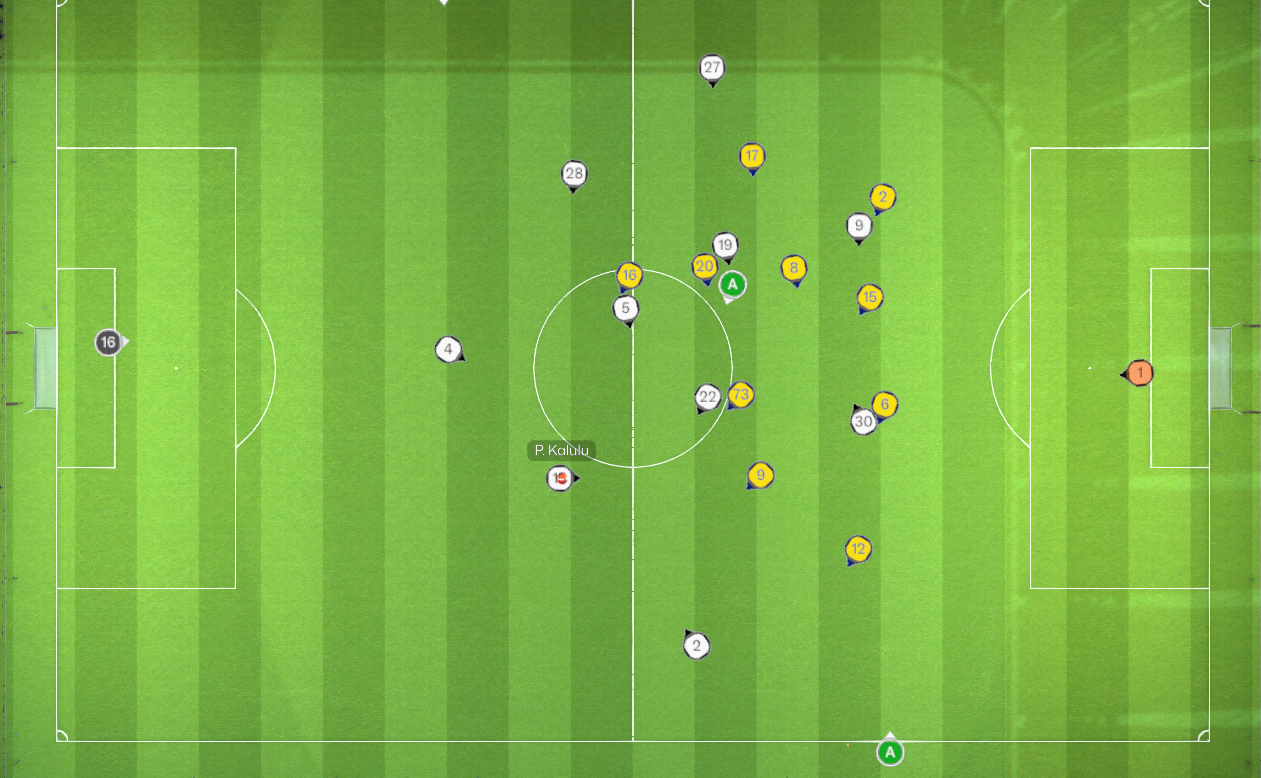Choose the white number 5 player marker
1261x778 pixels.
pos(626,308)
